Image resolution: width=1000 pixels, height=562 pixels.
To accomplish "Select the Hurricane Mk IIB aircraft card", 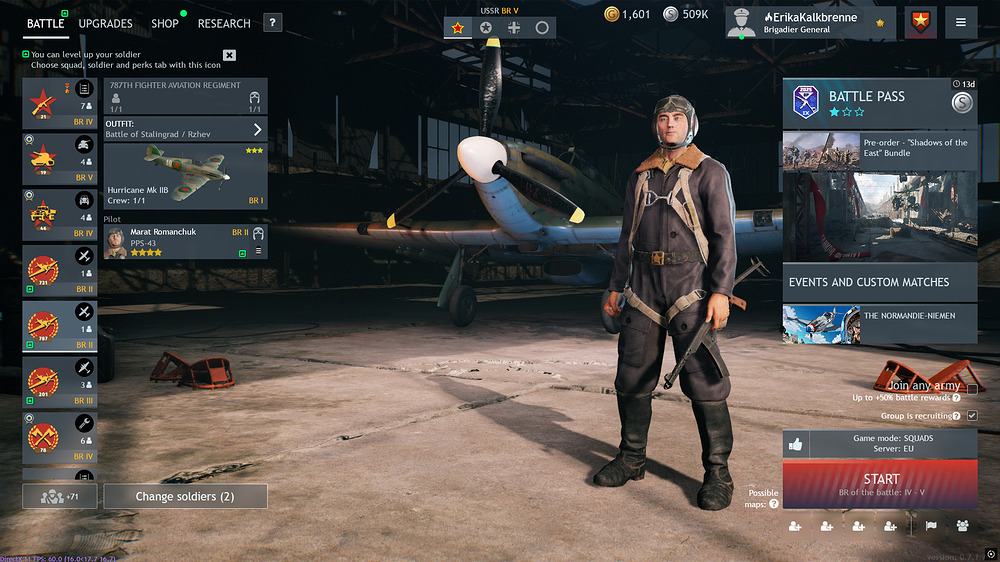I will [185, 176].
